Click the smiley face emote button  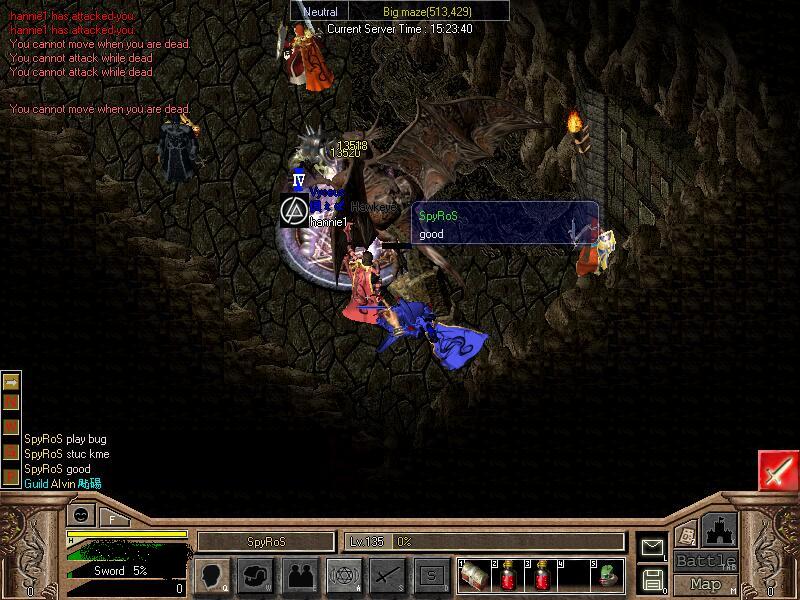coord(81,516)
